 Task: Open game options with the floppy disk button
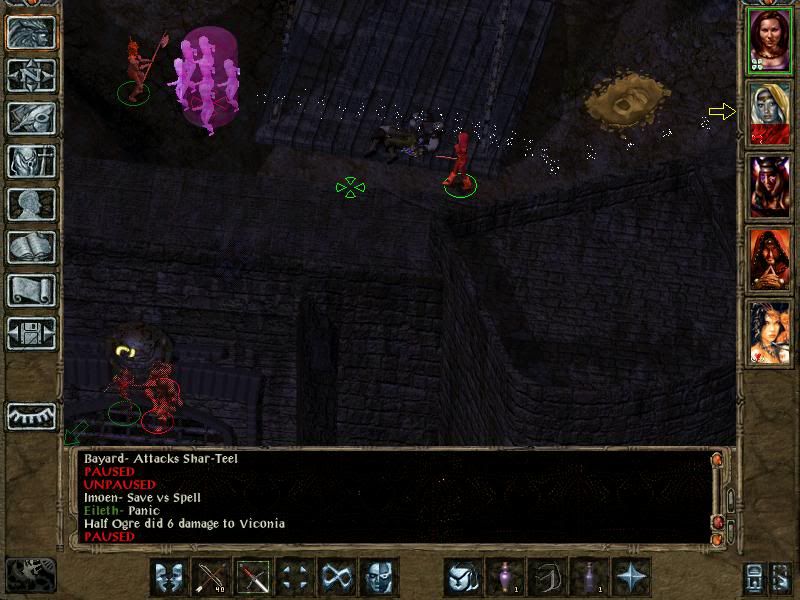[x=31, y=332]
